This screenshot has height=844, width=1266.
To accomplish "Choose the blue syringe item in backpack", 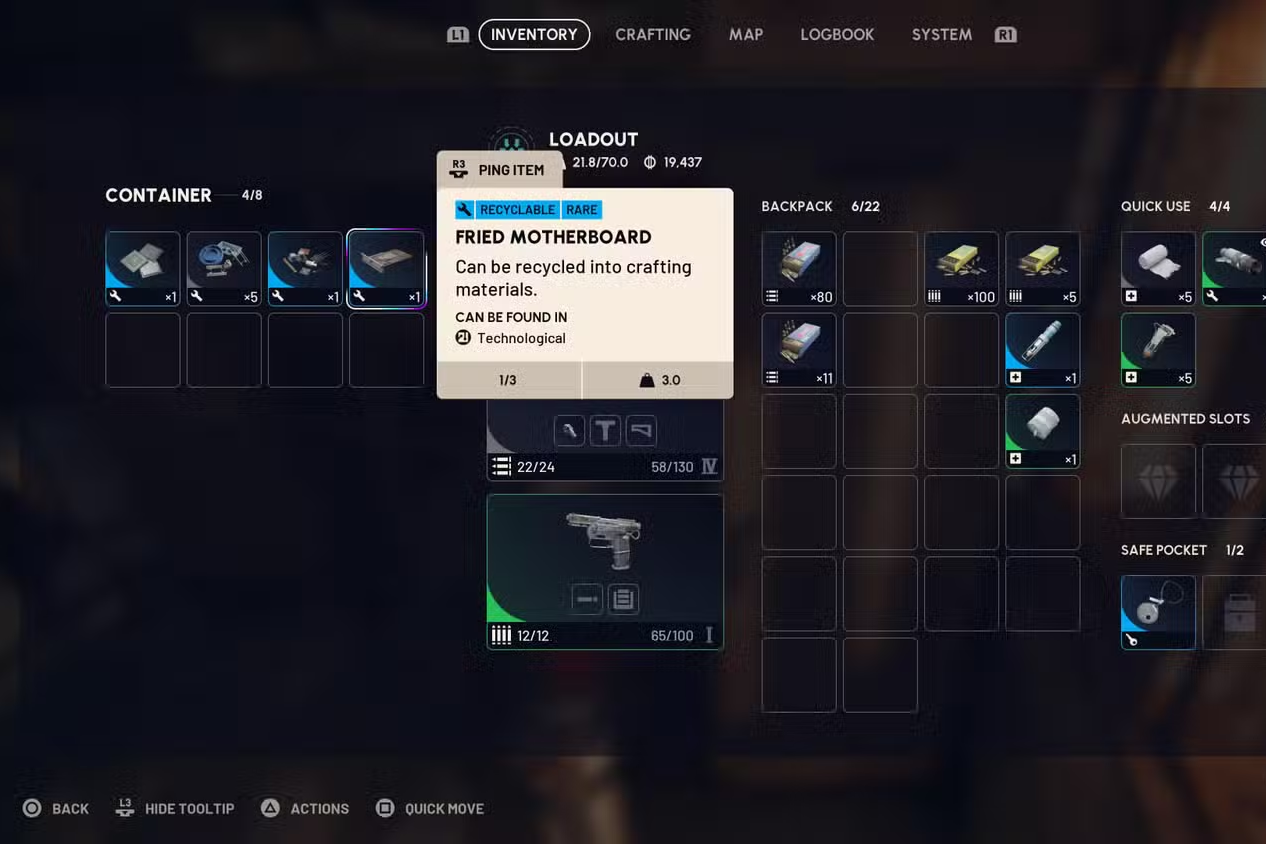I will coord(1042,350).
